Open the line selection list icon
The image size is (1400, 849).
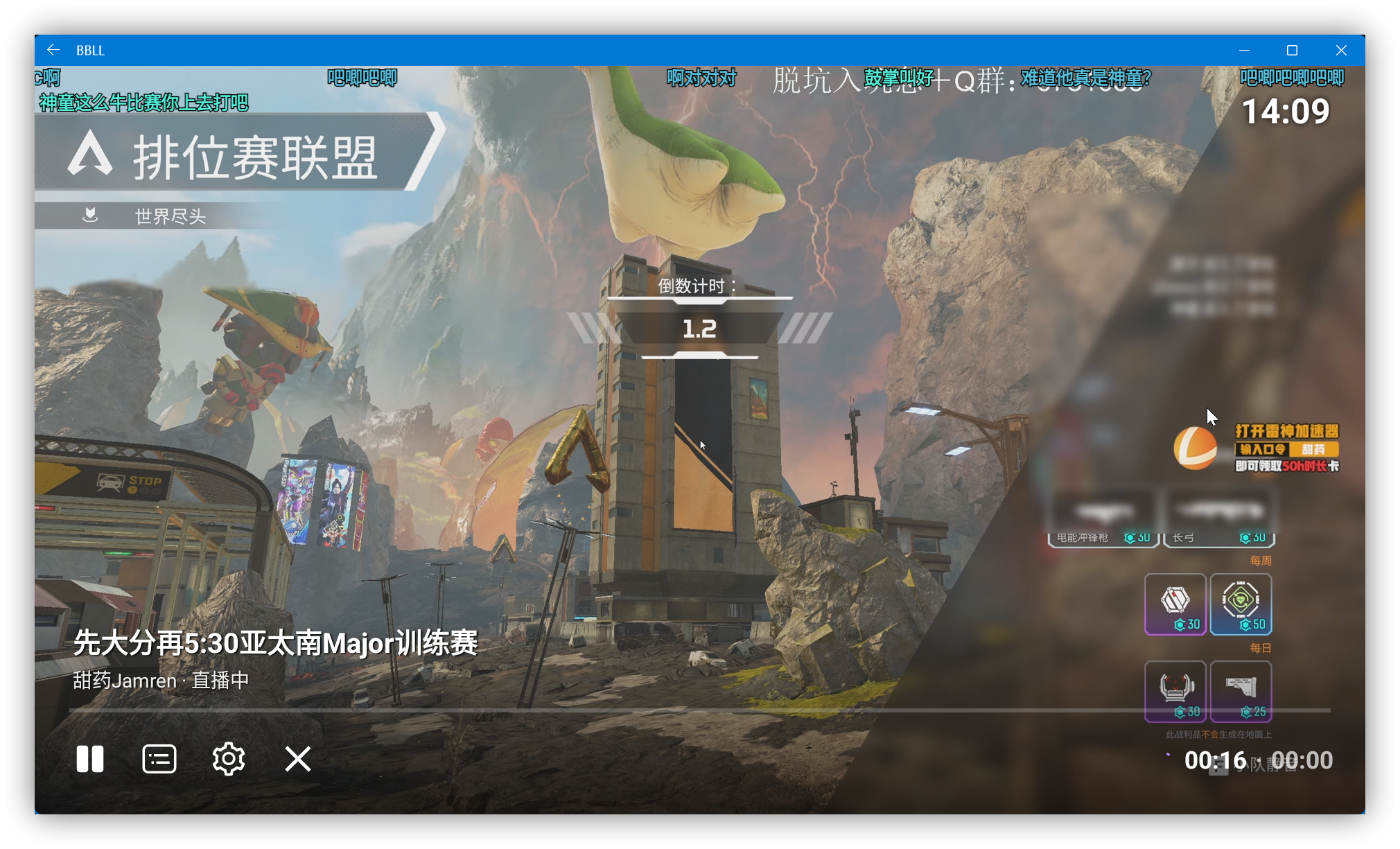point(159,758)
